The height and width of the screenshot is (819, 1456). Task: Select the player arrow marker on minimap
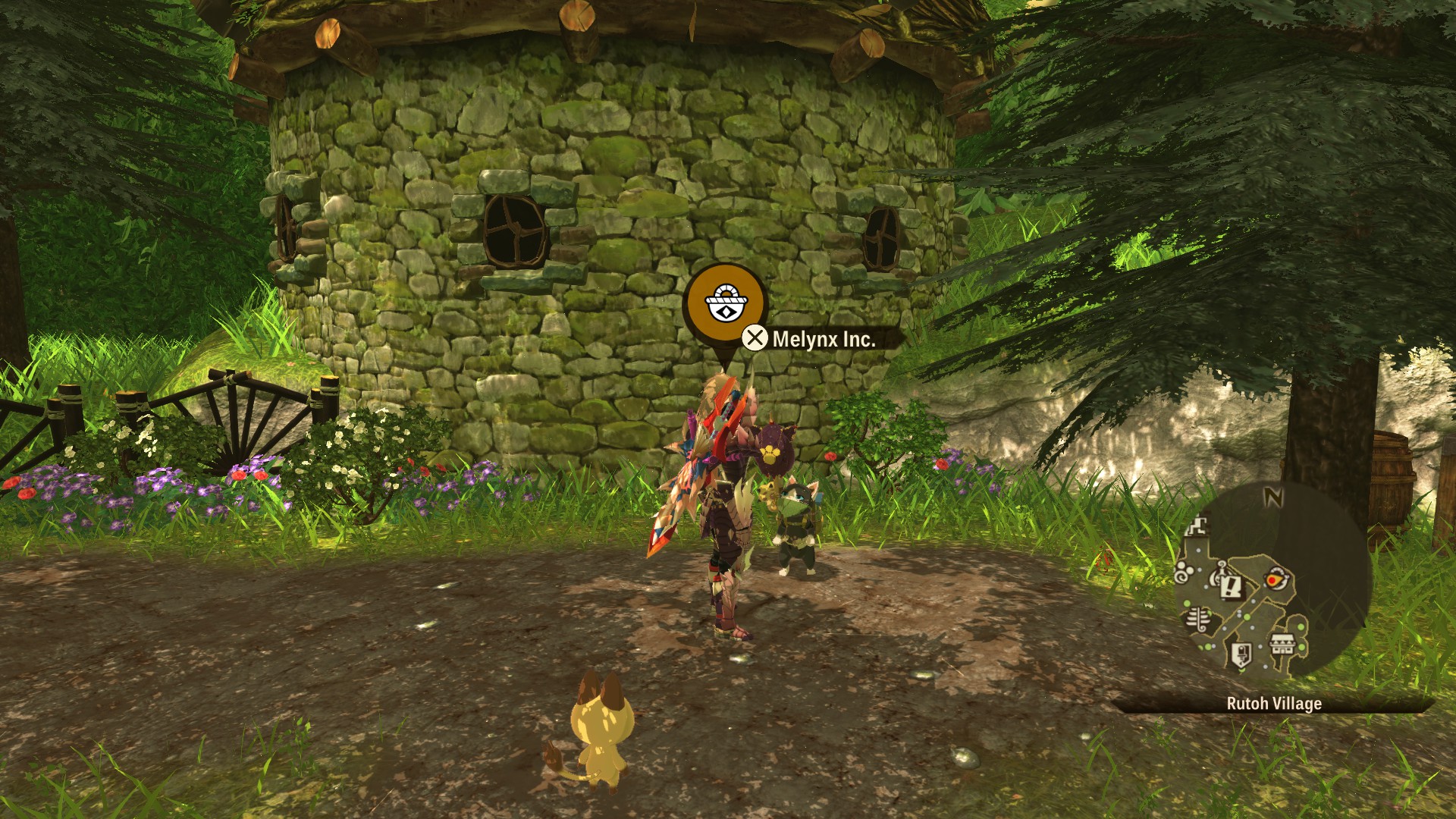tap(1276, 578)
